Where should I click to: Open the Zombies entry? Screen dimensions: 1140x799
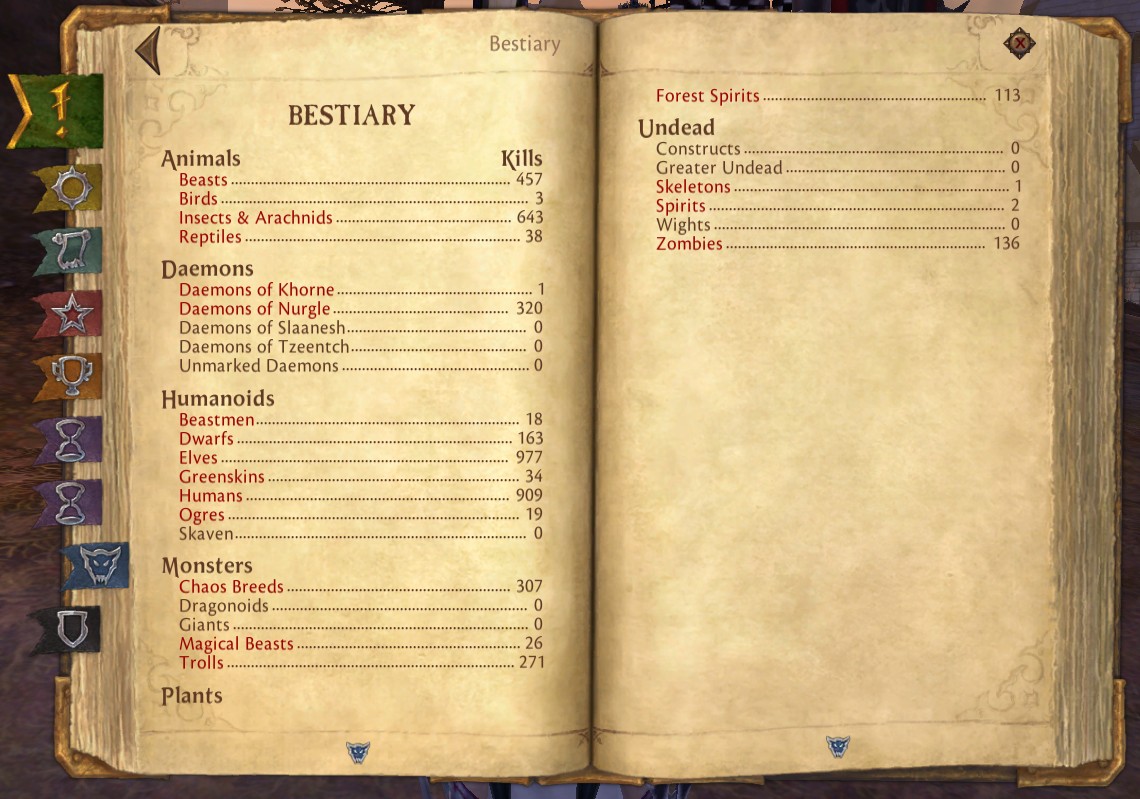(688, 244)
